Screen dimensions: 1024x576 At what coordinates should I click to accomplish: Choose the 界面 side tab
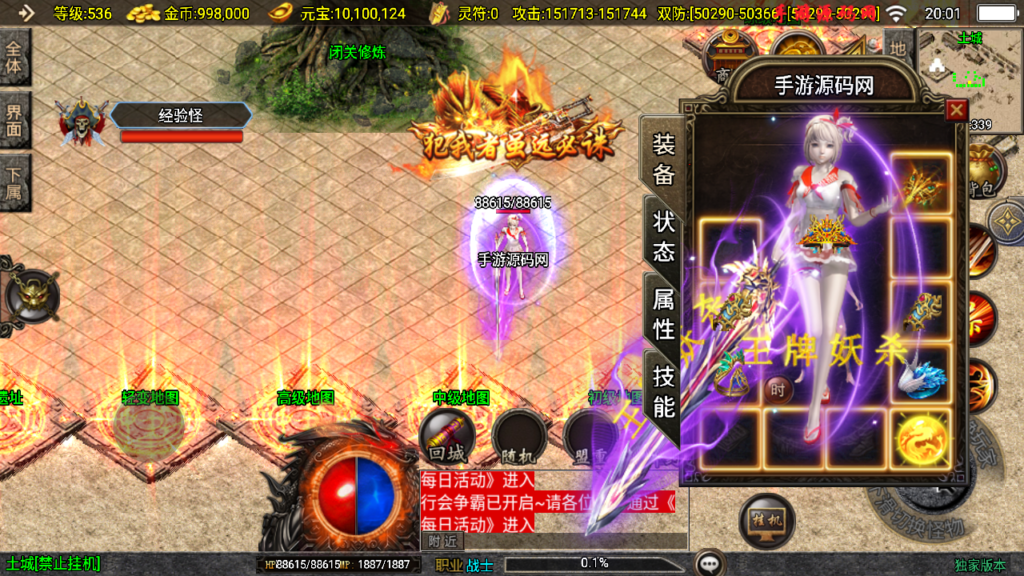(14, 120)
